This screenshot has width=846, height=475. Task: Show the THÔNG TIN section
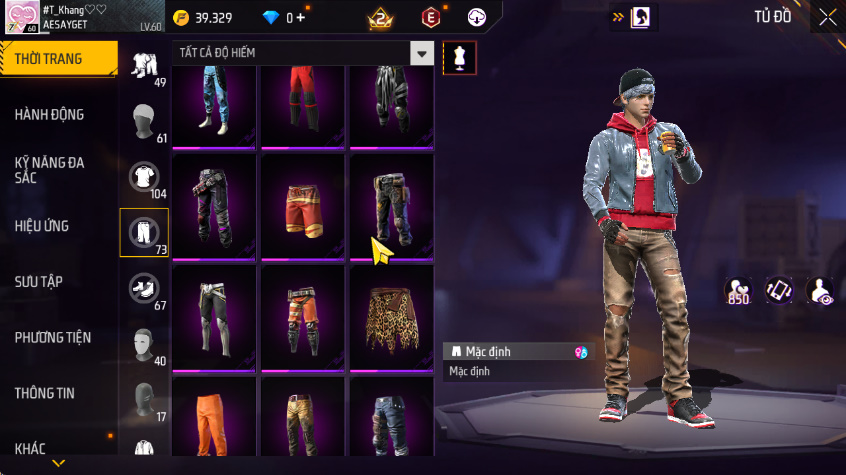[44, 393]
